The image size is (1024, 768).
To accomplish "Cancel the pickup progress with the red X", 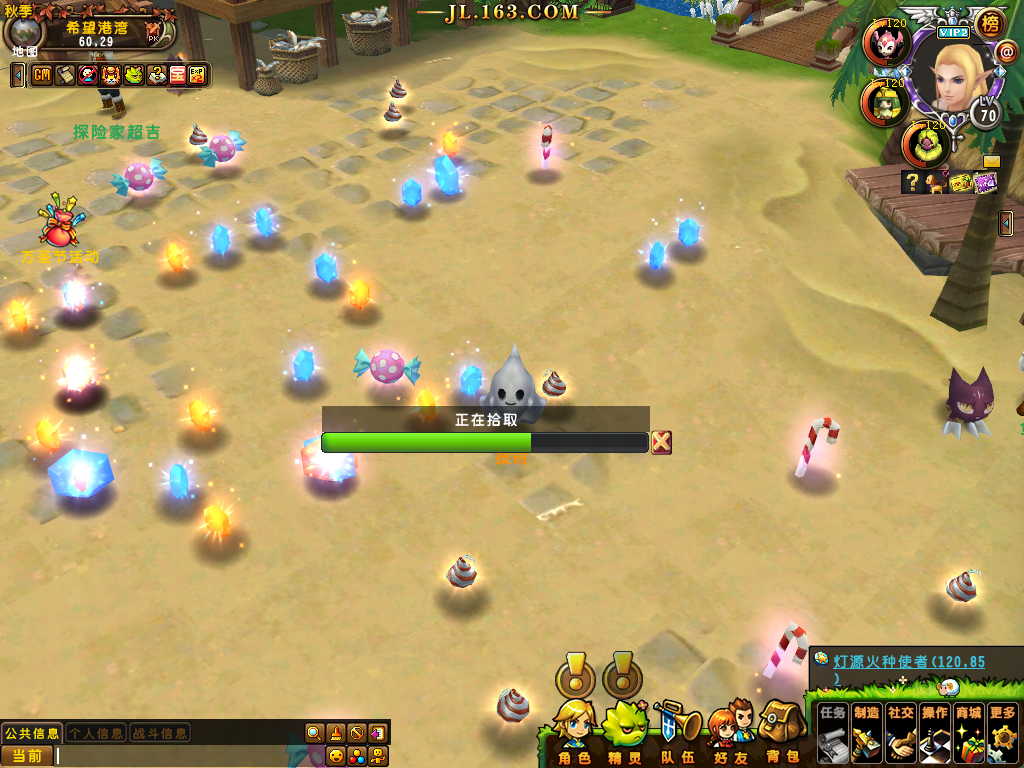I will (661, 442).
